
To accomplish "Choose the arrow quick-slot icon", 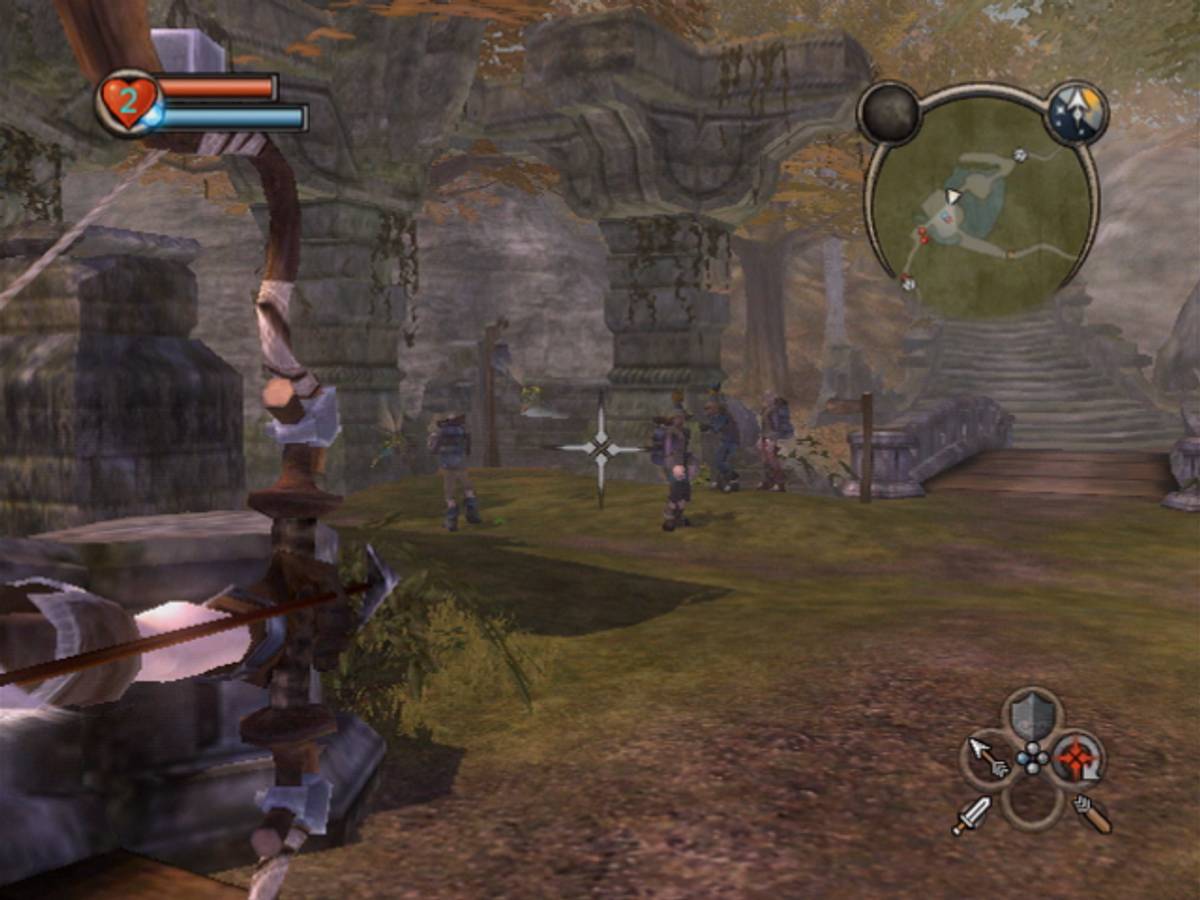I will (x=988, y=757).
